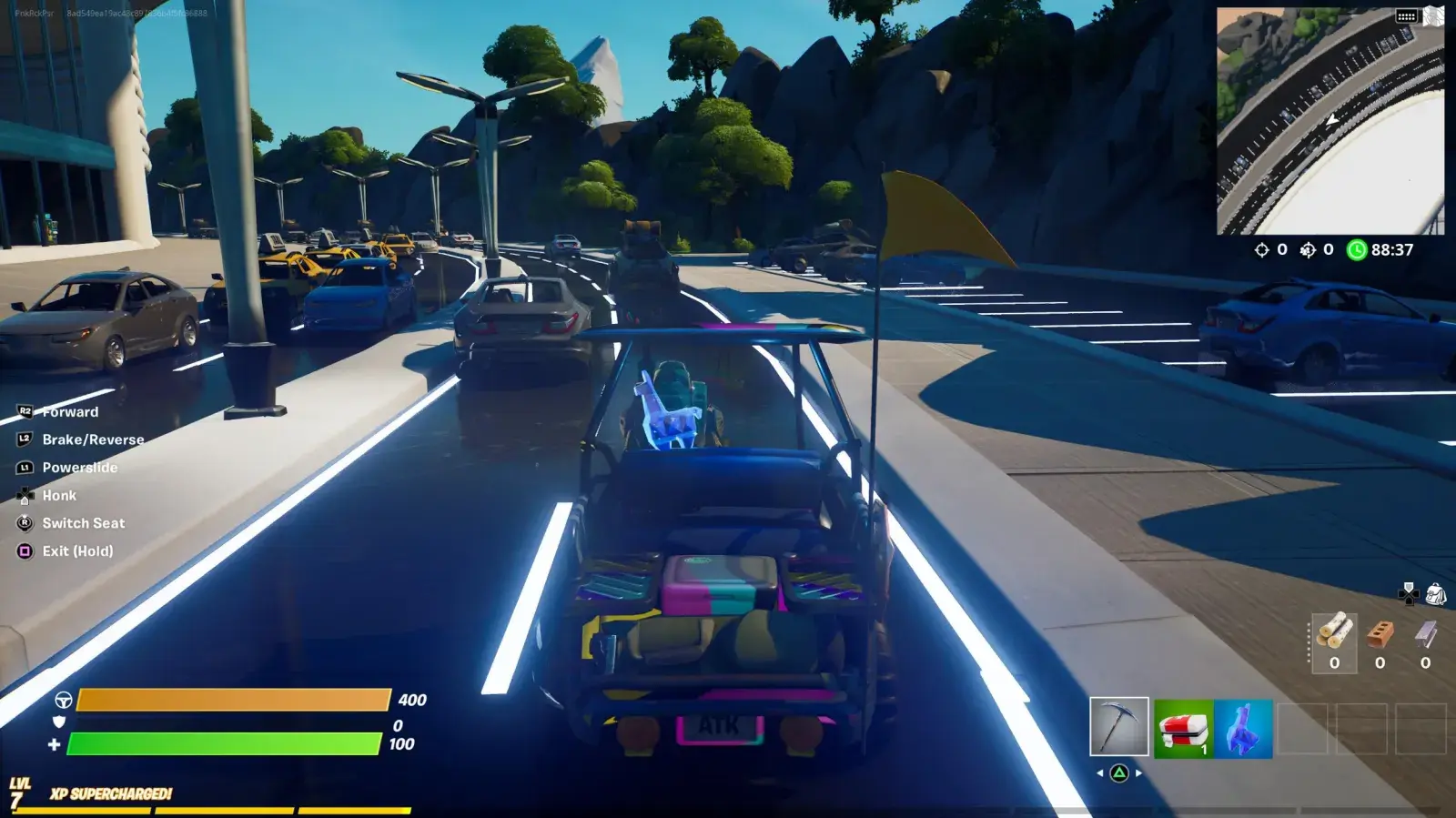Choose the blue llama item slot
Image resolution: width=1456 pixels, height=818 pixels.
[1243, 729]
